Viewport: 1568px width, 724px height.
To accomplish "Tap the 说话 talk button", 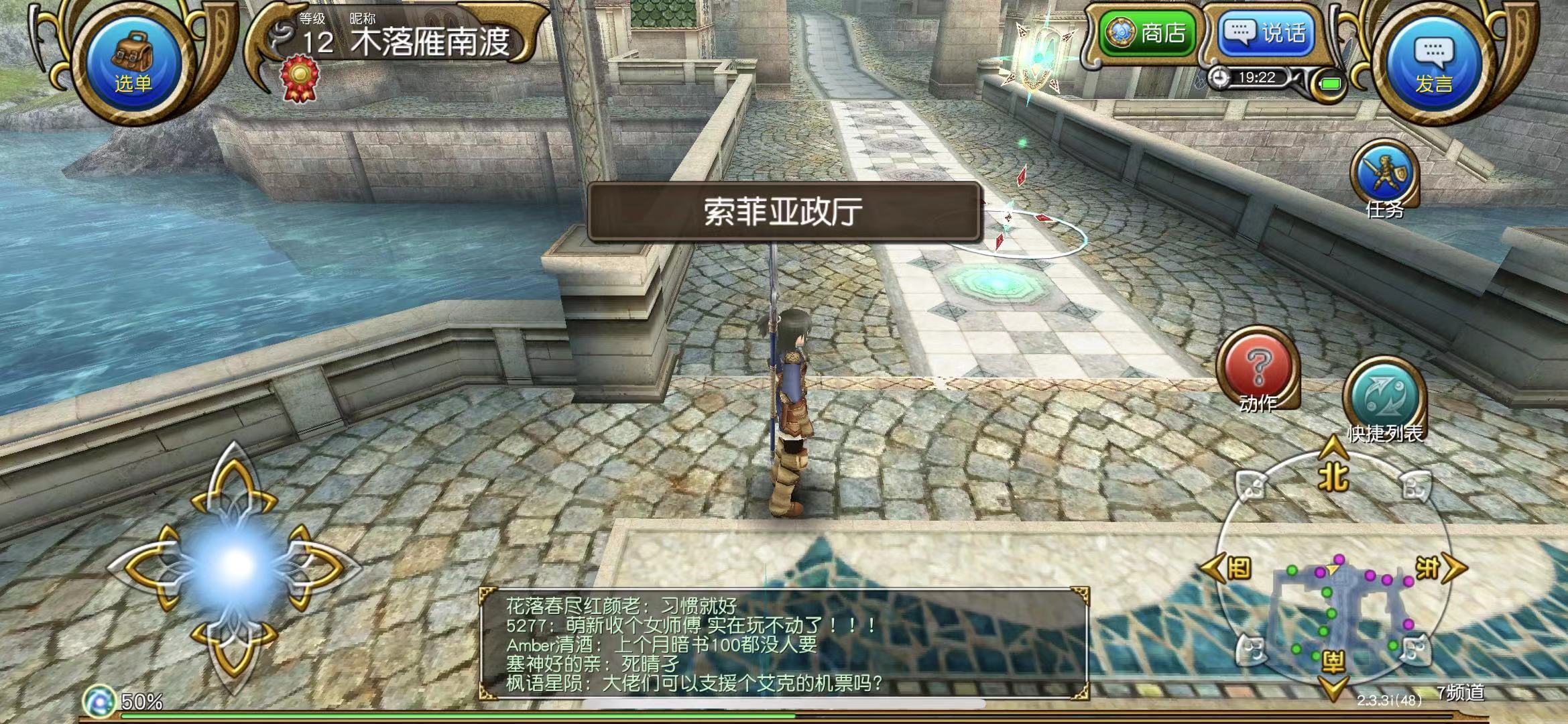I will coord(1265,33).
